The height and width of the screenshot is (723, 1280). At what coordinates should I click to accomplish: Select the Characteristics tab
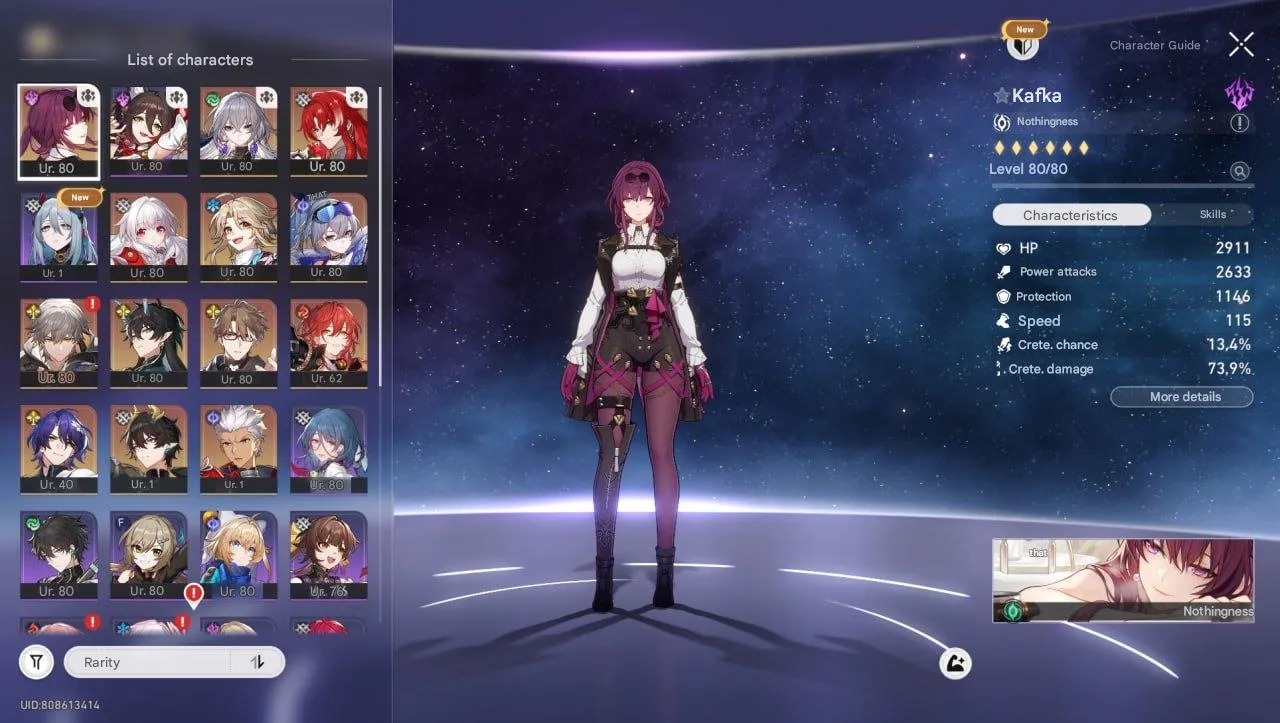1071,214
